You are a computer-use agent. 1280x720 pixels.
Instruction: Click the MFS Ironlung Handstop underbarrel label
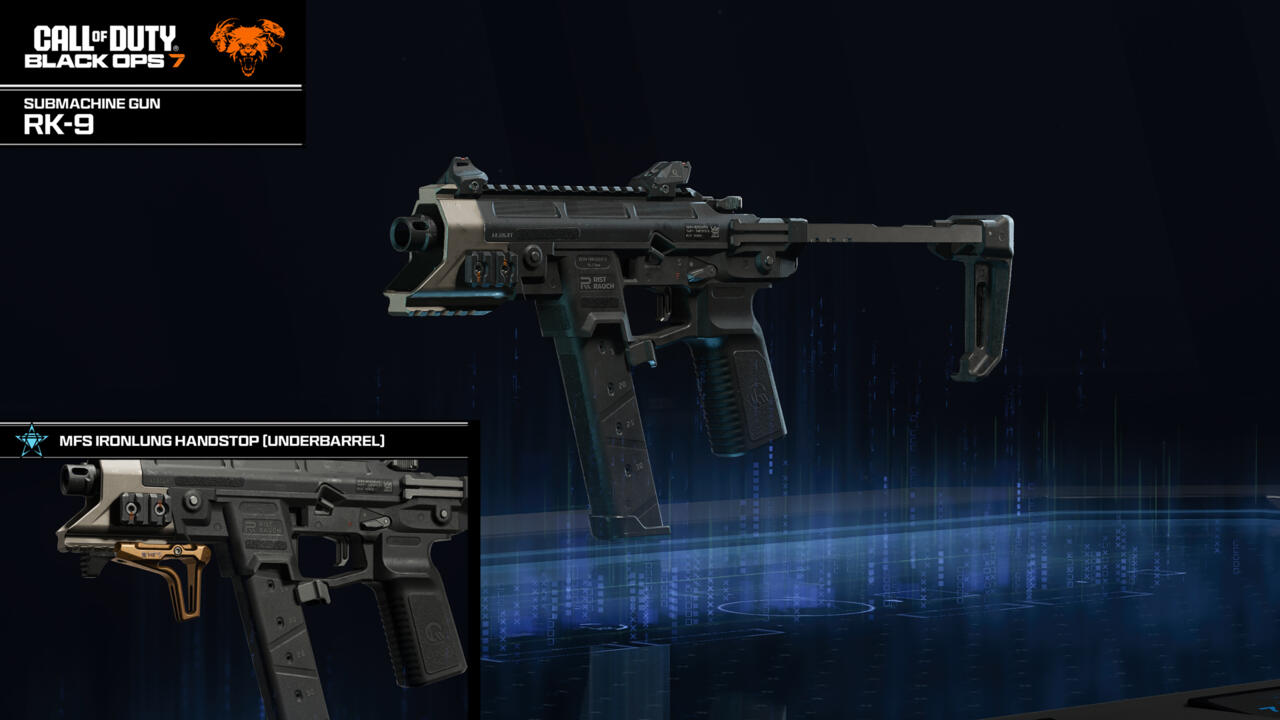tap(221, 440)
